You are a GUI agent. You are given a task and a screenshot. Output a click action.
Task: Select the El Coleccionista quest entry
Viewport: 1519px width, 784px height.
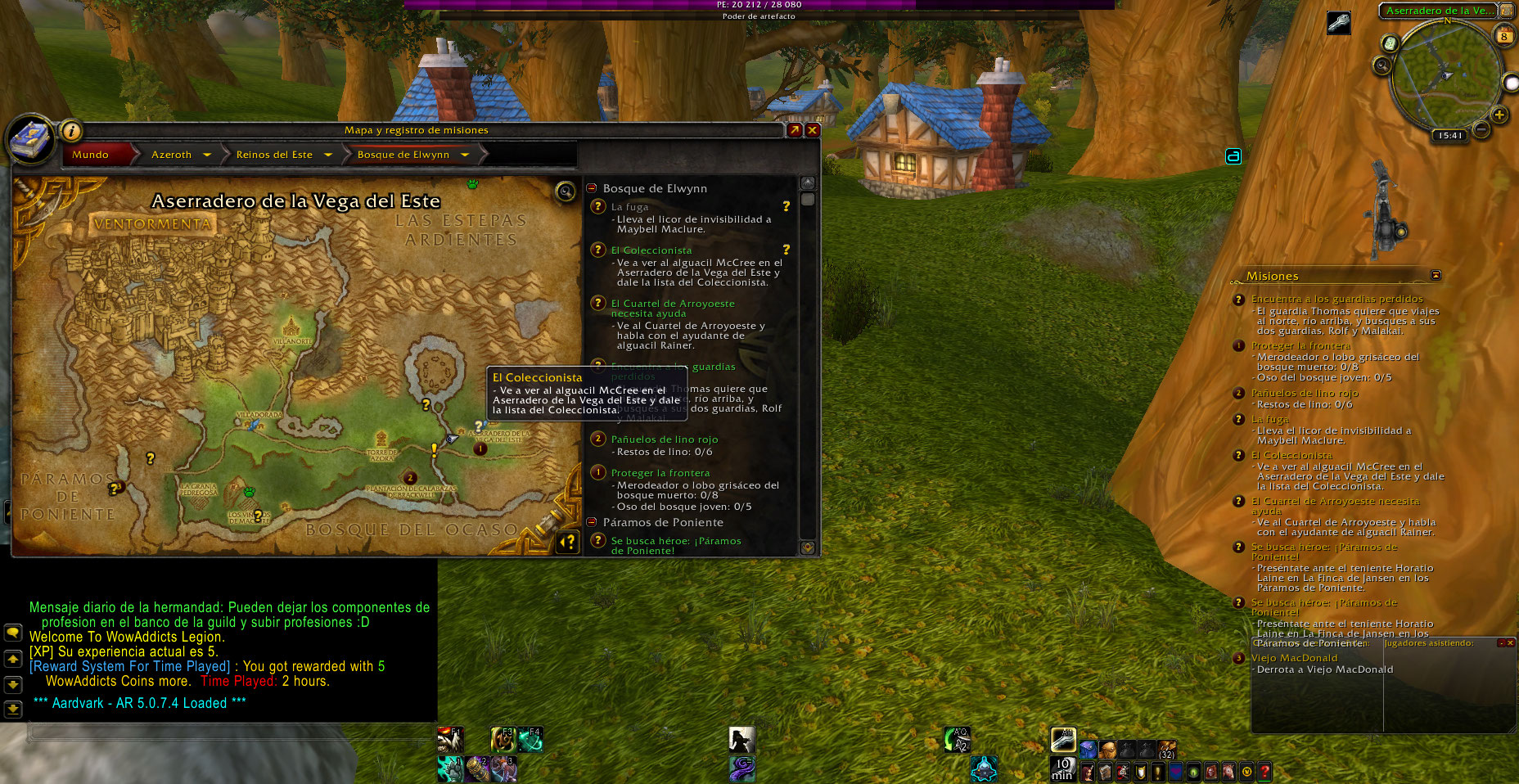point(651,250)
